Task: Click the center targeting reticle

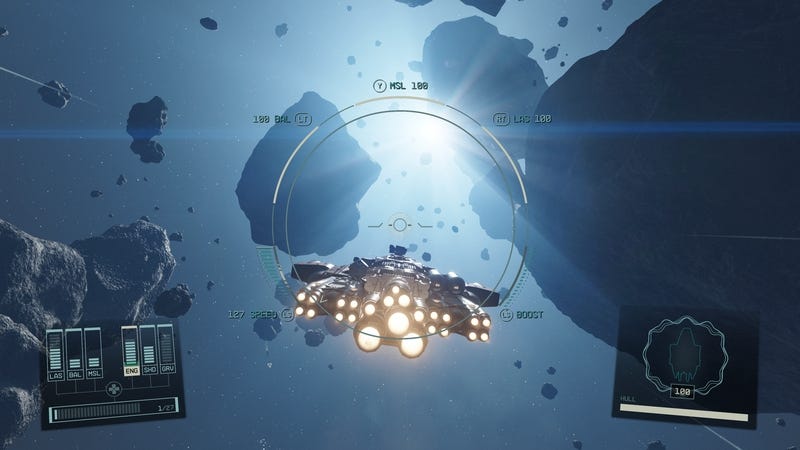Action: pos(400,224)
